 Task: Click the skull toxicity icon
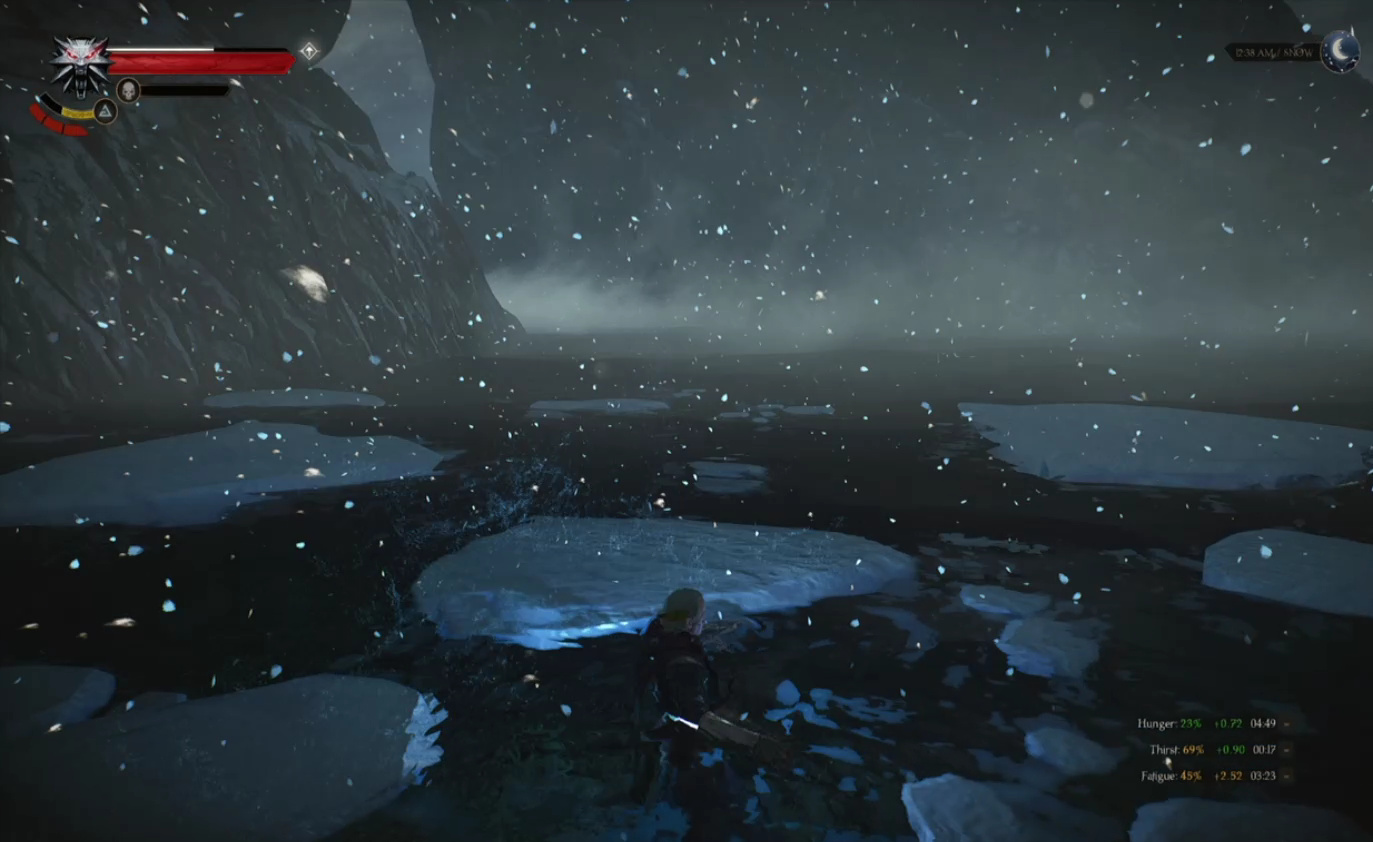point(128,90)
